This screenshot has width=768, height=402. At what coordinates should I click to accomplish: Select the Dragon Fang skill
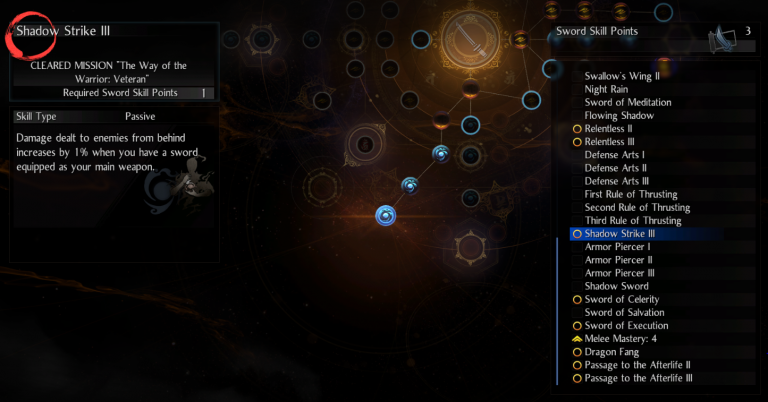click(609, 352)
